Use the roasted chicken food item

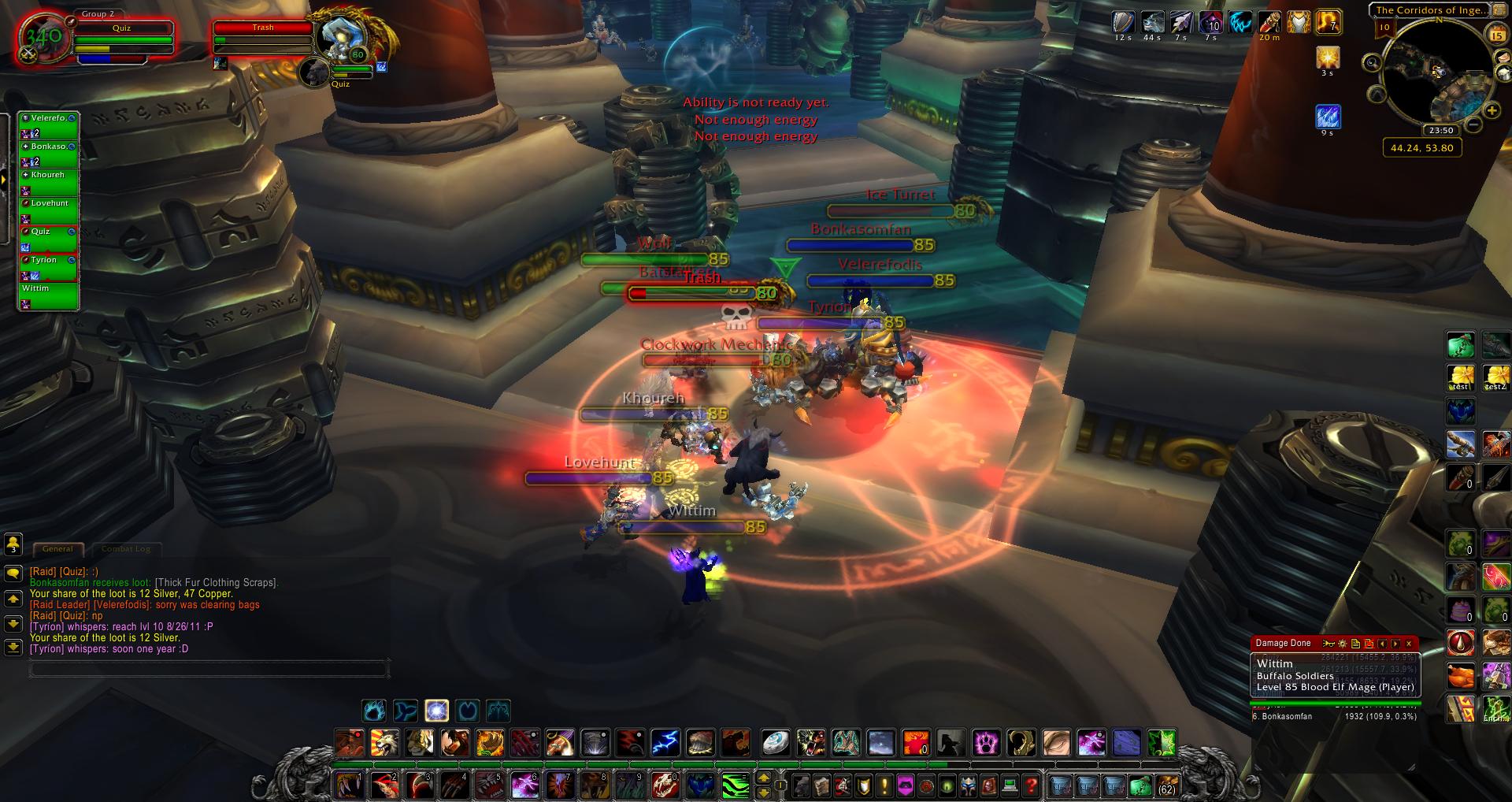click(1461, 676)
